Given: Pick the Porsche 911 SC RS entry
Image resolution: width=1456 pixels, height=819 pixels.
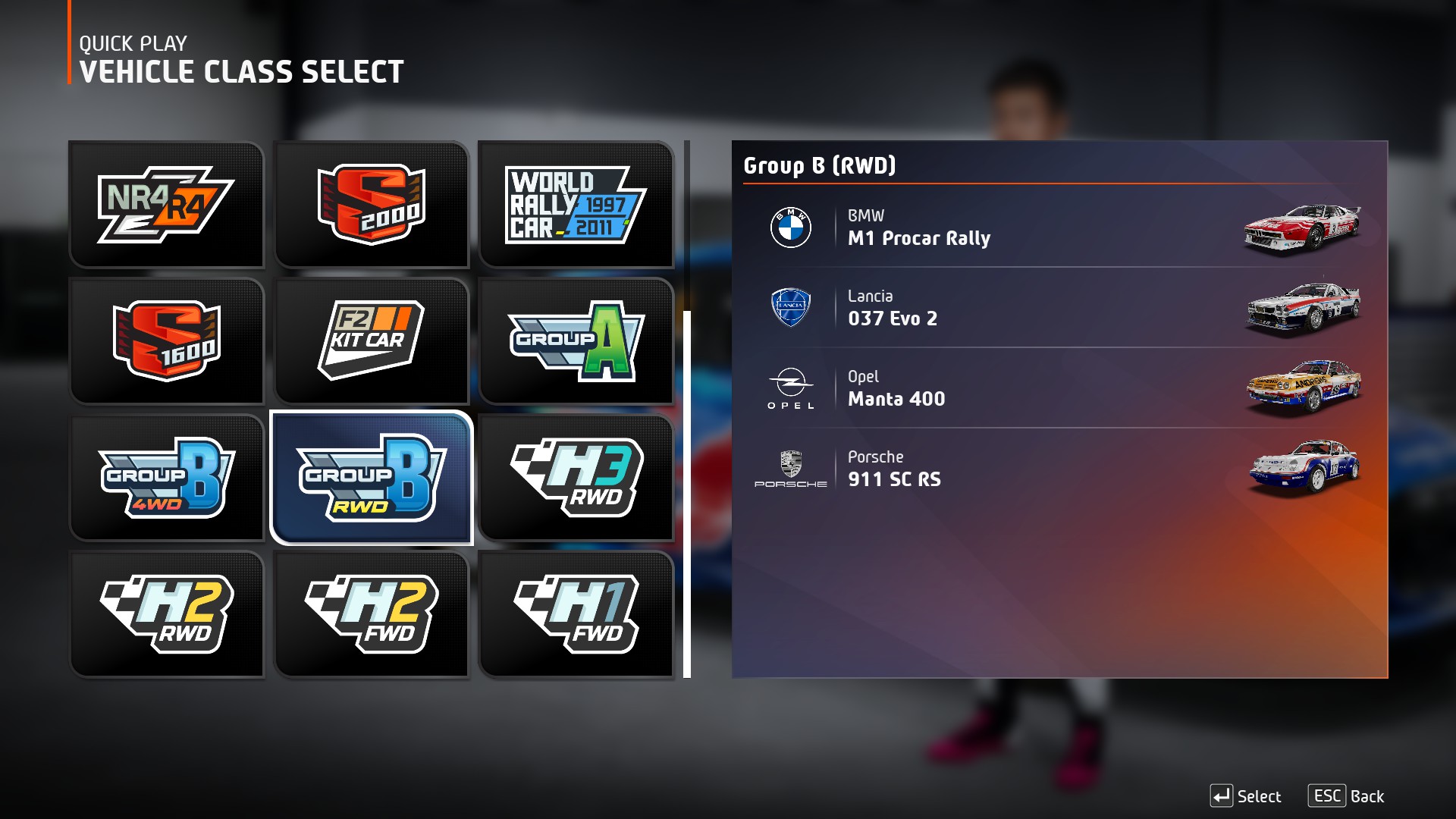Looking at the screenshot, I should pos(1059,469).
